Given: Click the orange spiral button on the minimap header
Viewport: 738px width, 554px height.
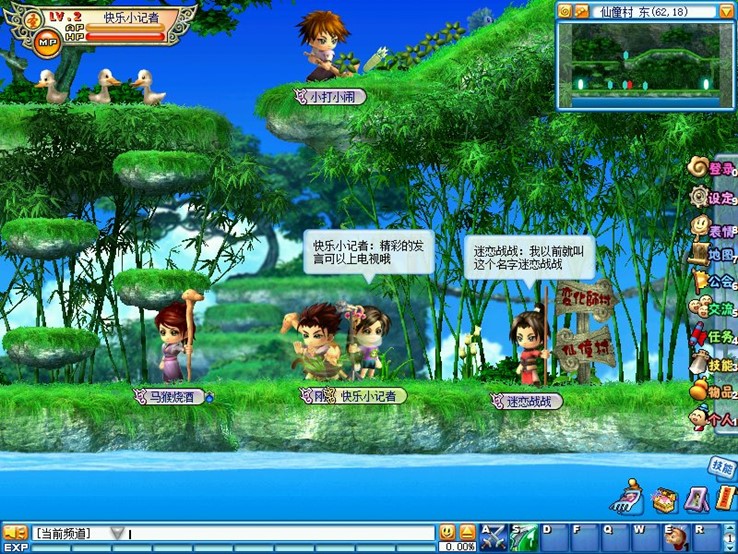Looking at the screenshot, I should [x=565, y=12].
